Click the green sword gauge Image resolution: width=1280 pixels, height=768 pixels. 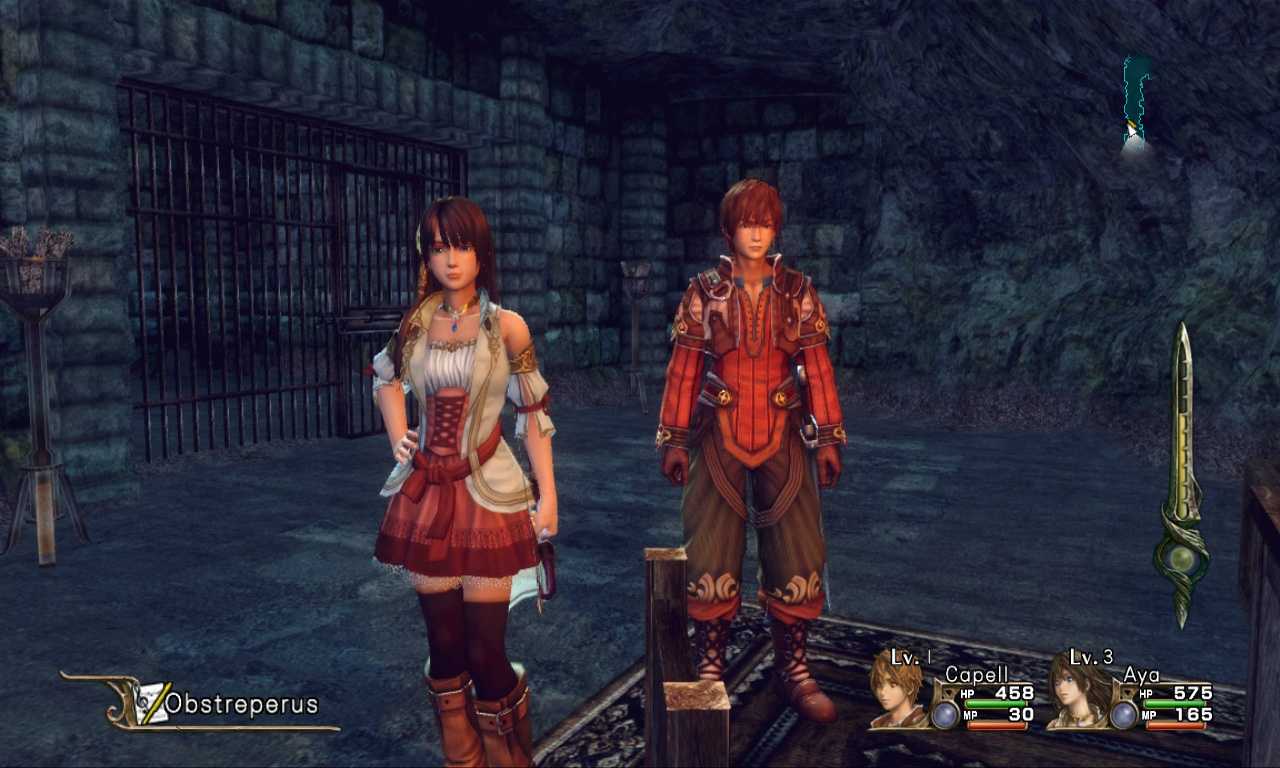click(x=1182, y=475)
